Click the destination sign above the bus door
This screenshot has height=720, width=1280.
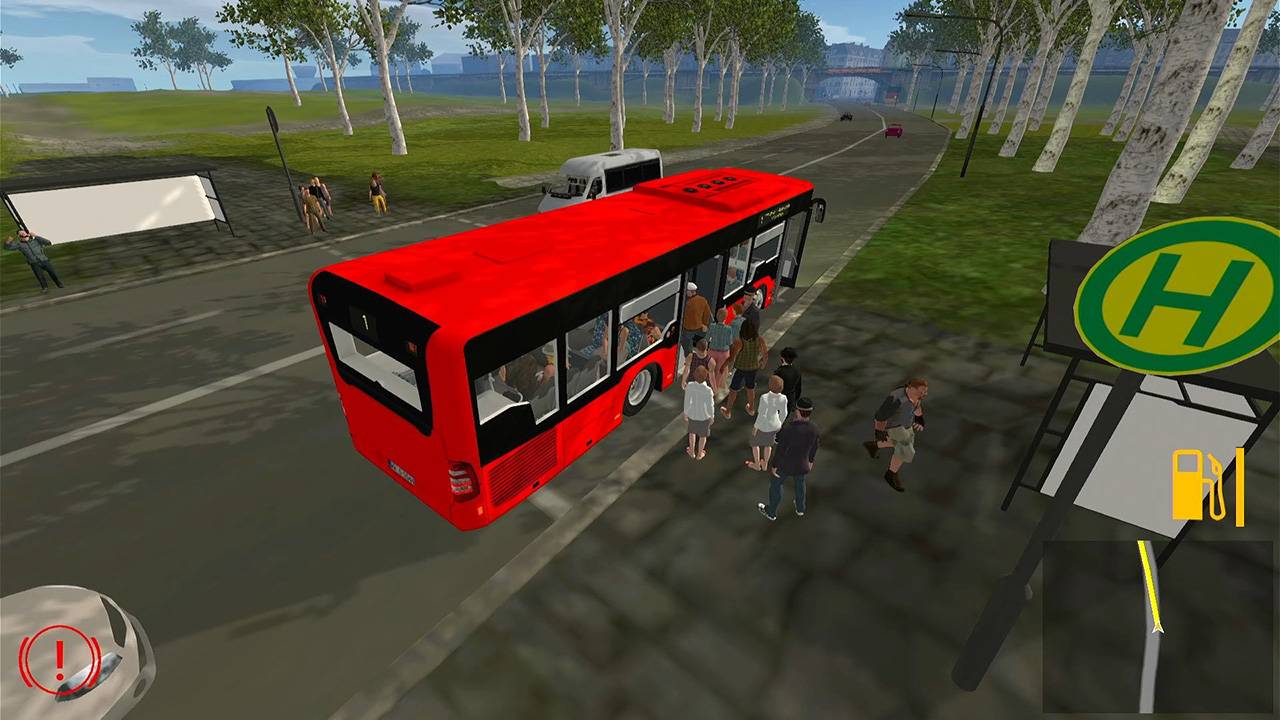coord(777,212)
